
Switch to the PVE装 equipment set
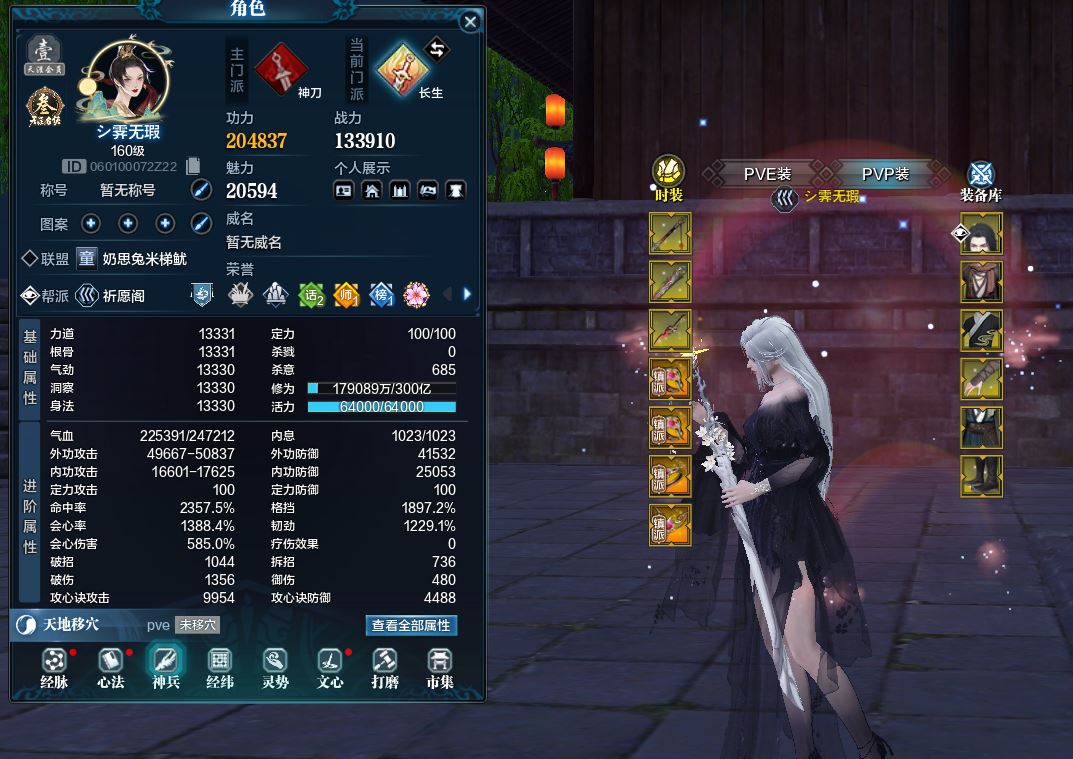point(767,174)
